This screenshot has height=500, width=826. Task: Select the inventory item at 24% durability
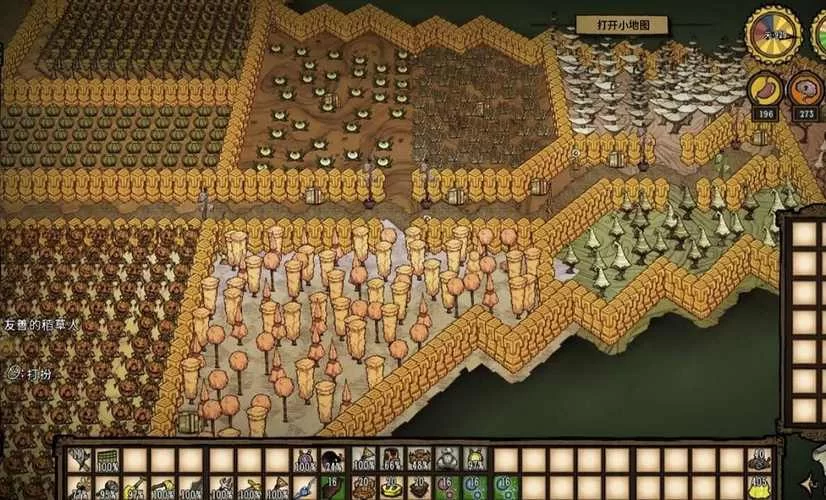tap(334, 460)
